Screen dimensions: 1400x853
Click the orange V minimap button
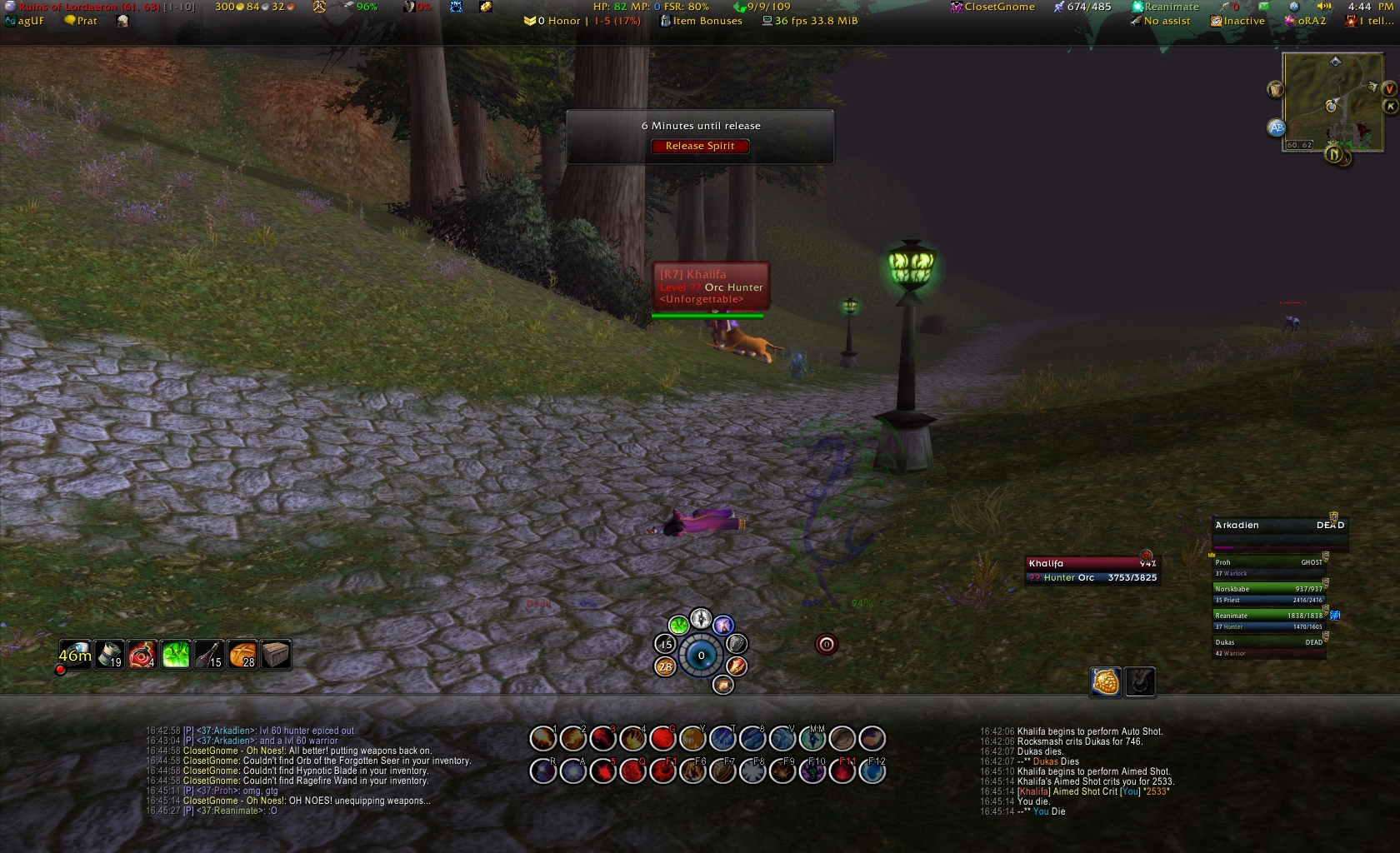click(1389, 88)
